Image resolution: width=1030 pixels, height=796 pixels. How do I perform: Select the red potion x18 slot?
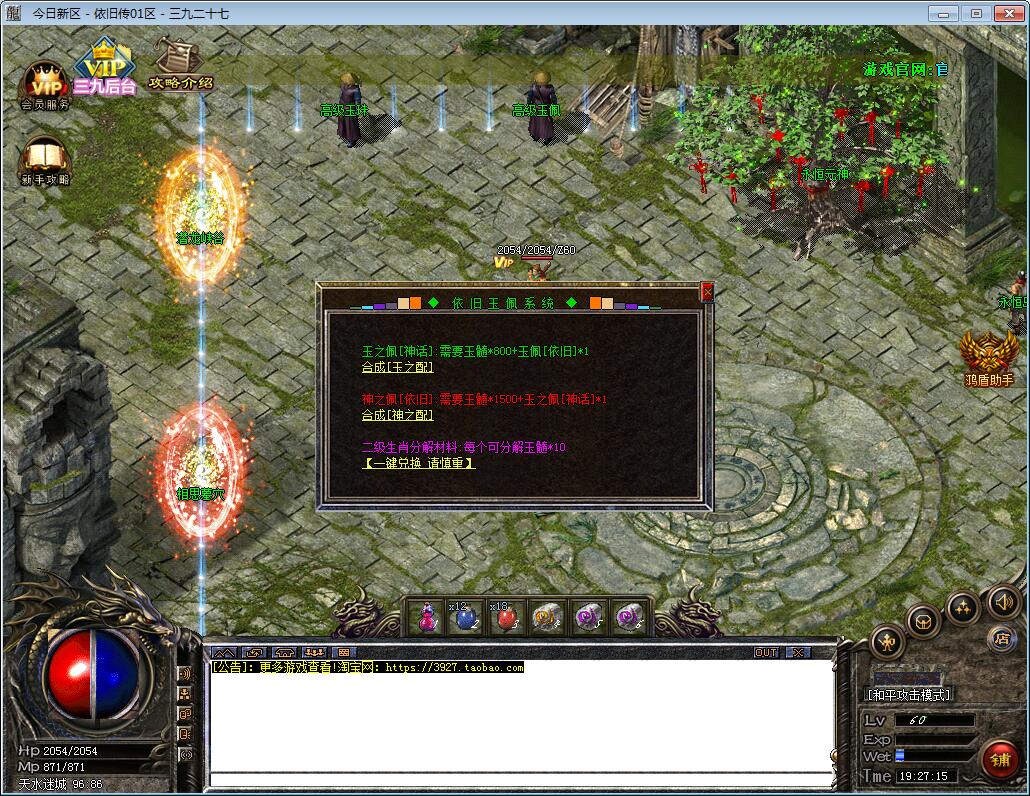point(505,617)
